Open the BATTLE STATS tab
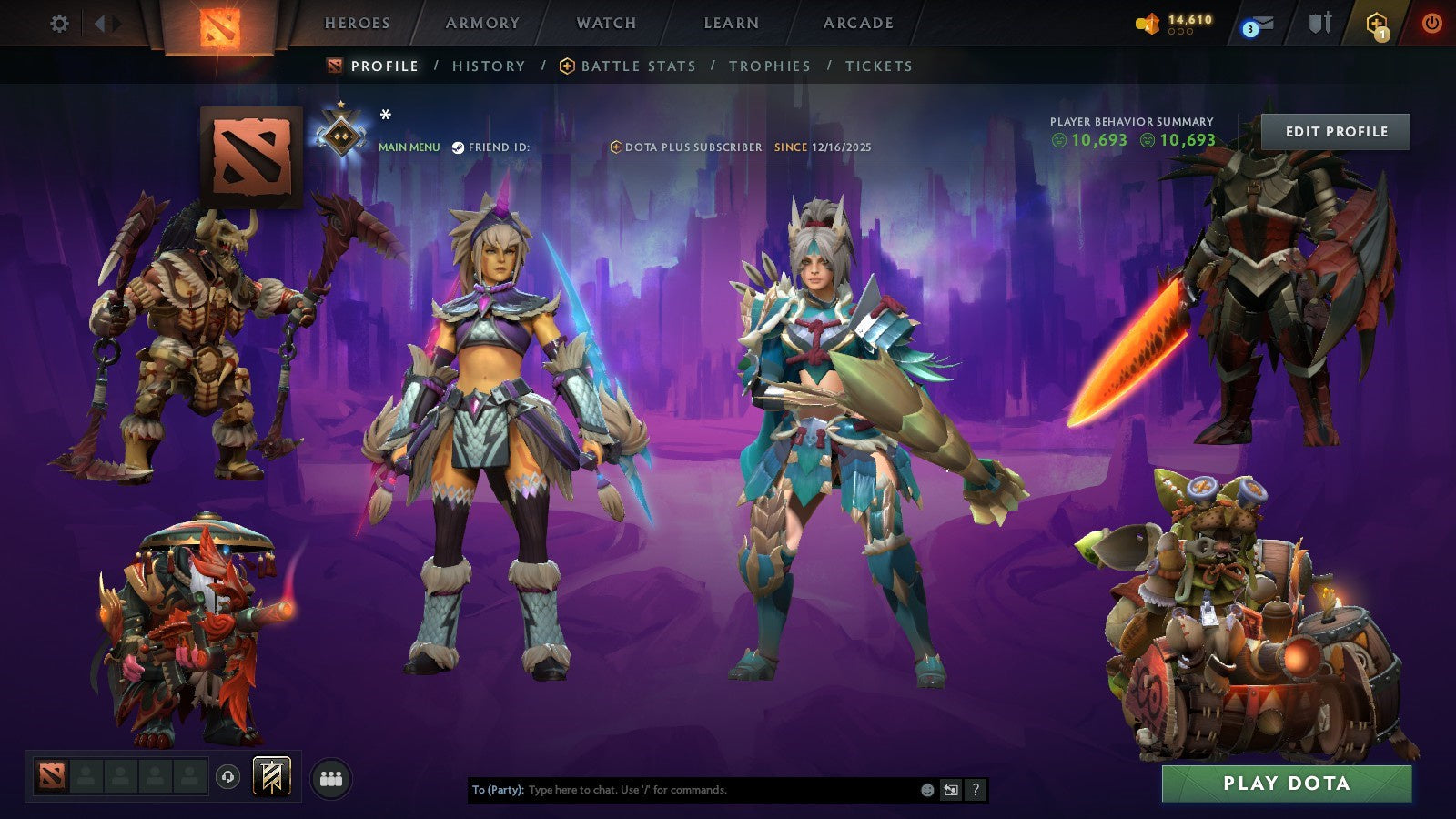1456x819 pixels. point(637,66)
